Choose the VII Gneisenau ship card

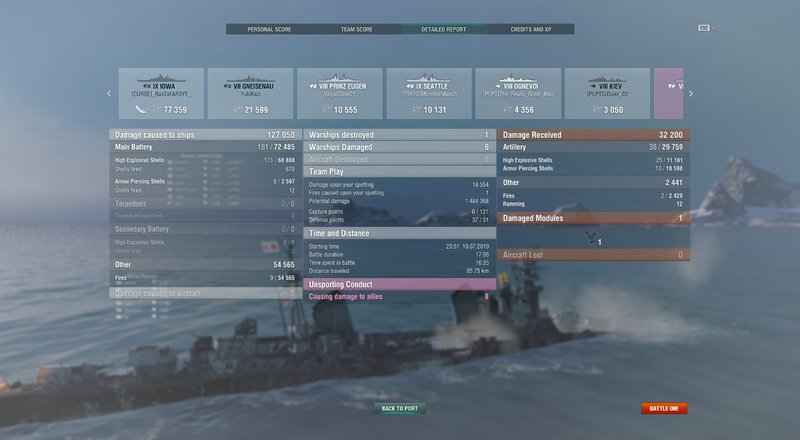pos(250,93)
